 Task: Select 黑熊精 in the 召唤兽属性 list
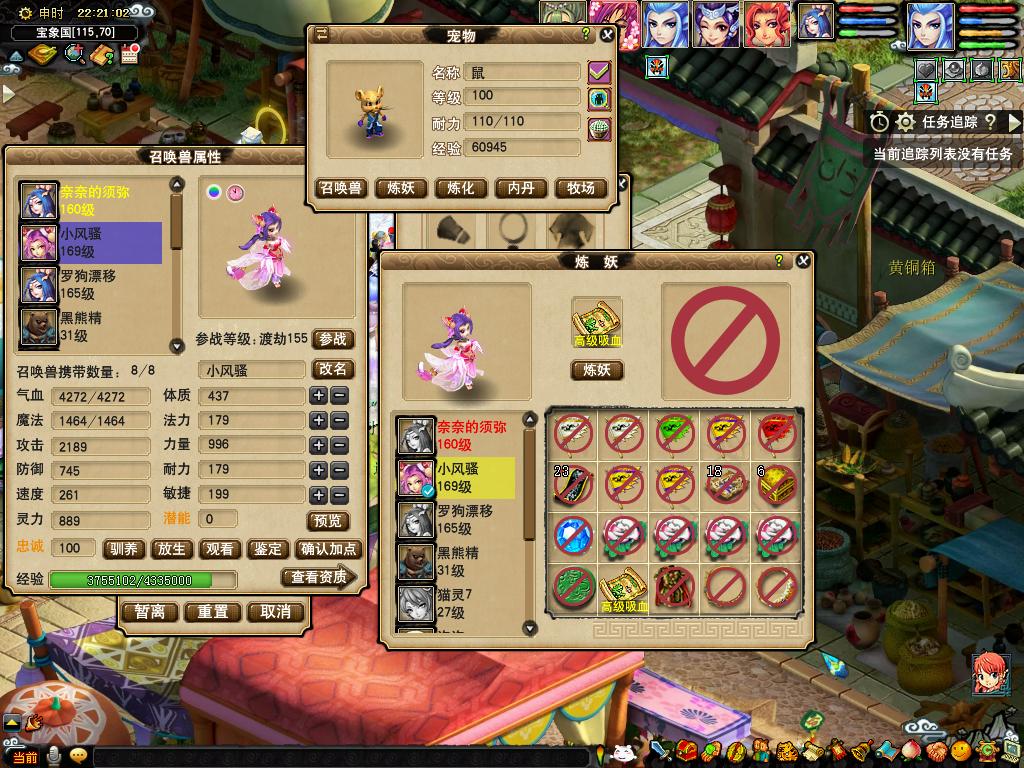[80, 326]
